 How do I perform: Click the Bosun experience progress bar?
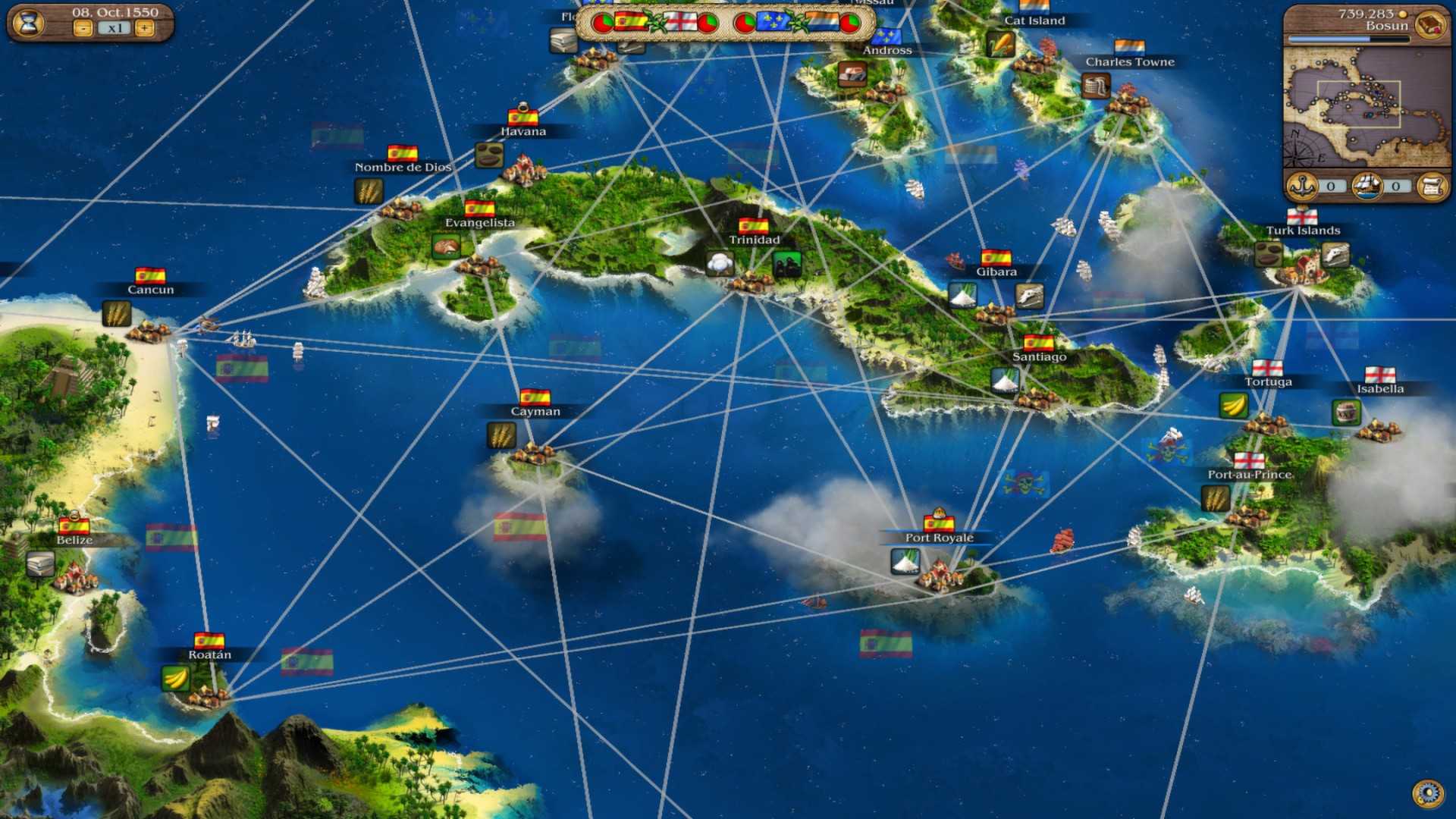click(x=1348, y=38)
